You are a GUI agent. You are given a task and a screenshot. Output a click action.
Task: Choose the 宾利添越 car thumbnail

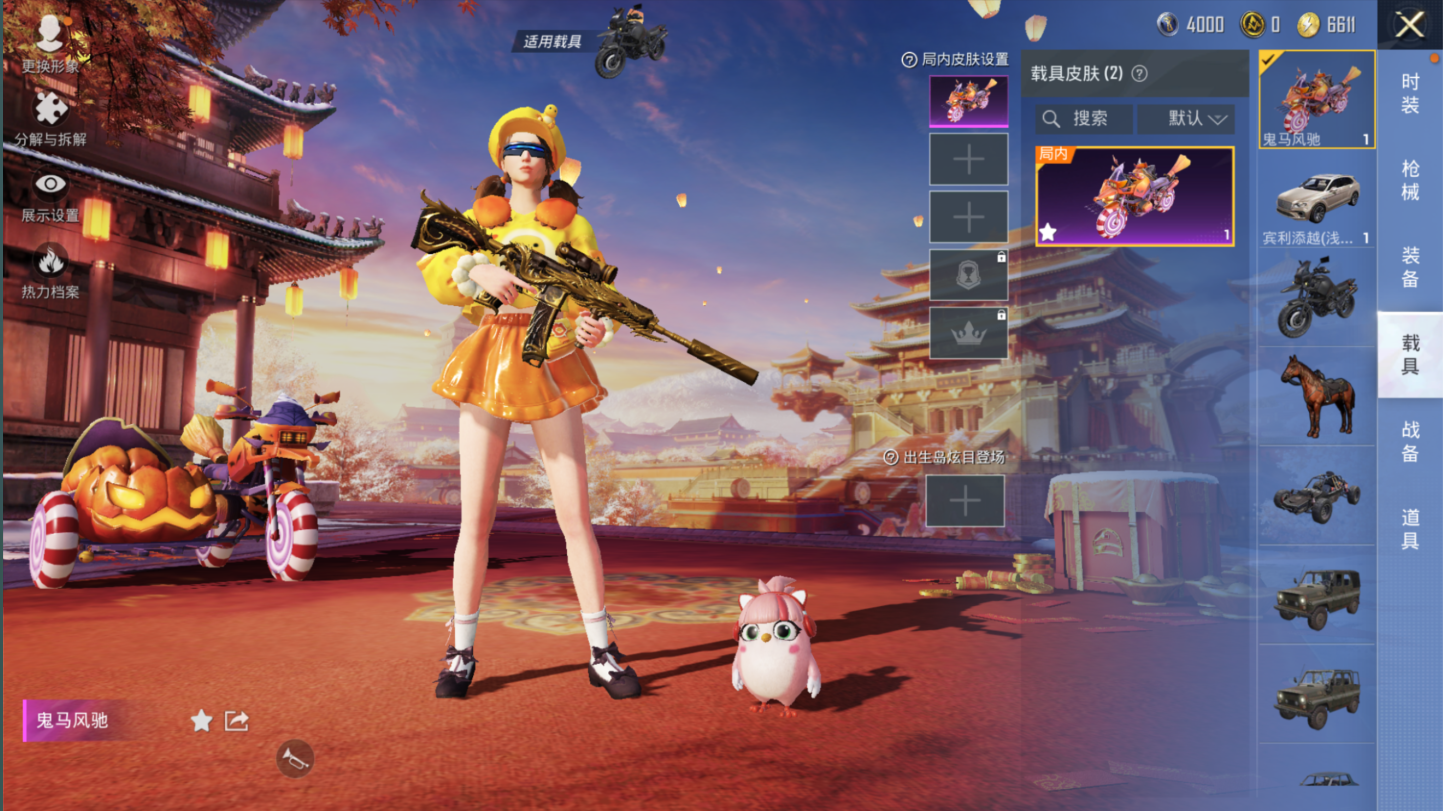[x=1317, y=200]
